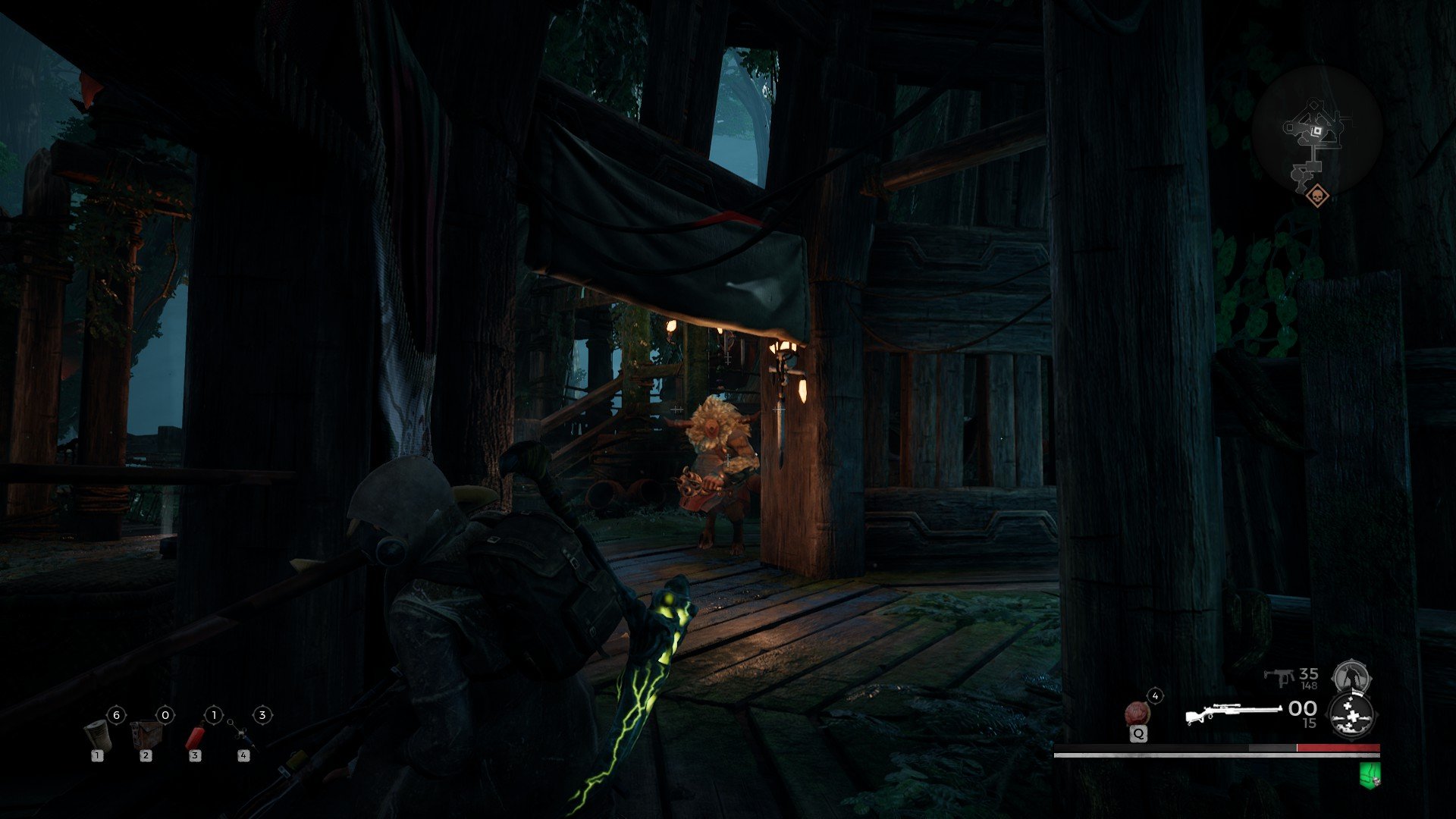The image size is (1456, 819).
Task: Use the red heart relic
Action: (x=1137, y=713)
